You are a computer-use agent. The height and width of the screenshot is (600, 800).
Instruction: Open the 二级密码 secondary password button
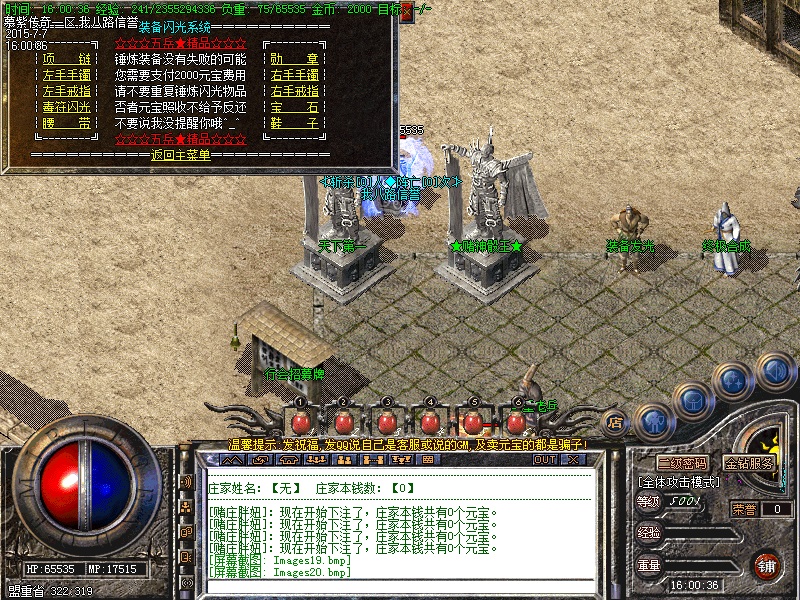[x=681, y=464]
